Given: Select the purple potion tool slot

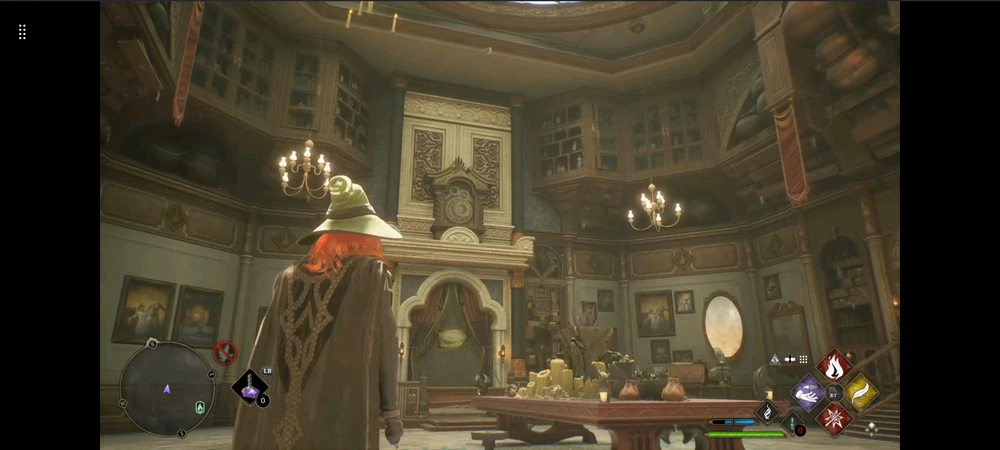Looking at the screenshot, I should [249, 388].
